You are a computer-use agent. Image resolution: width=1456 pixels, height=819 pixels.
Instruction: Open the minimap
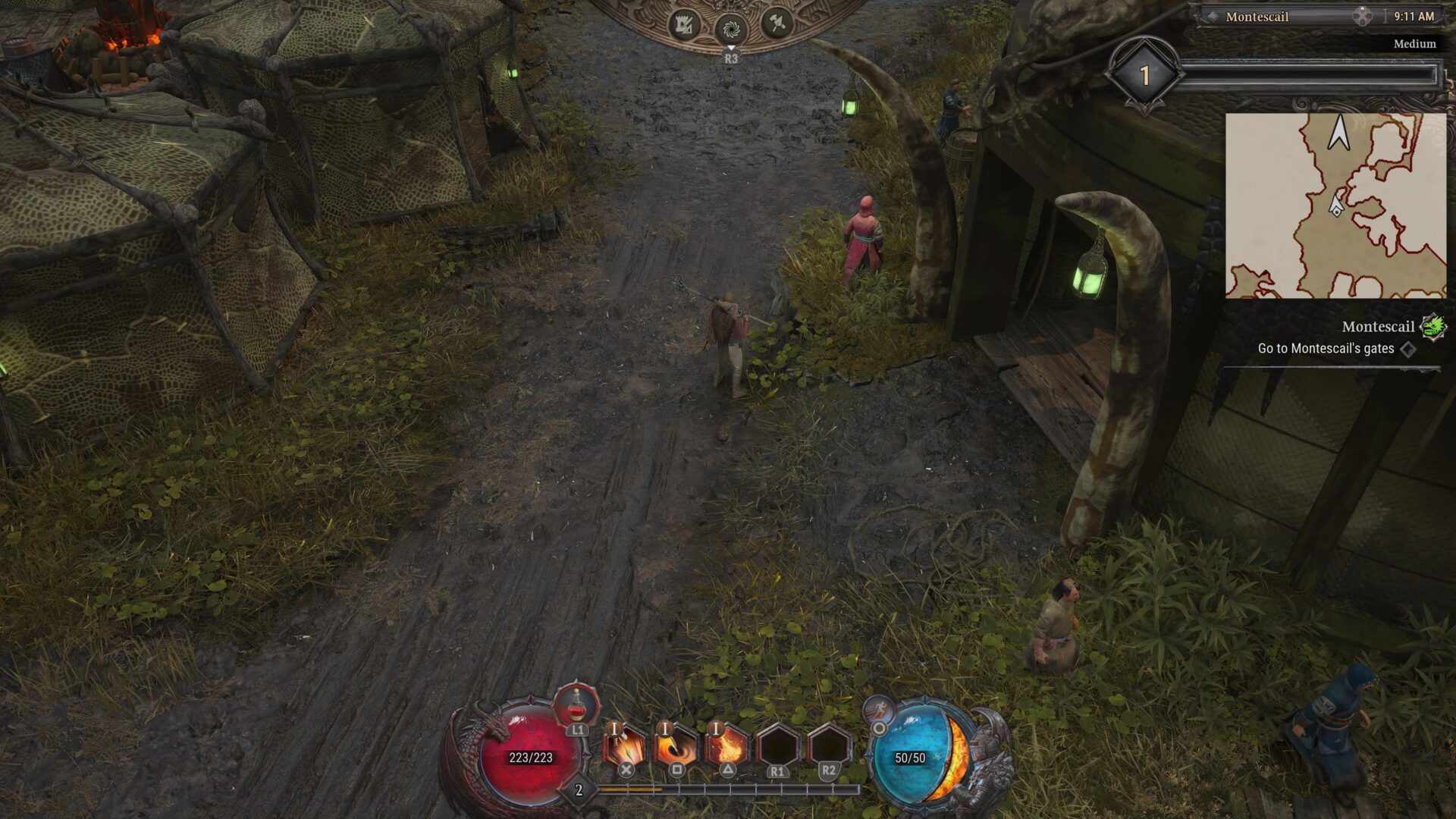point(1335,206)
